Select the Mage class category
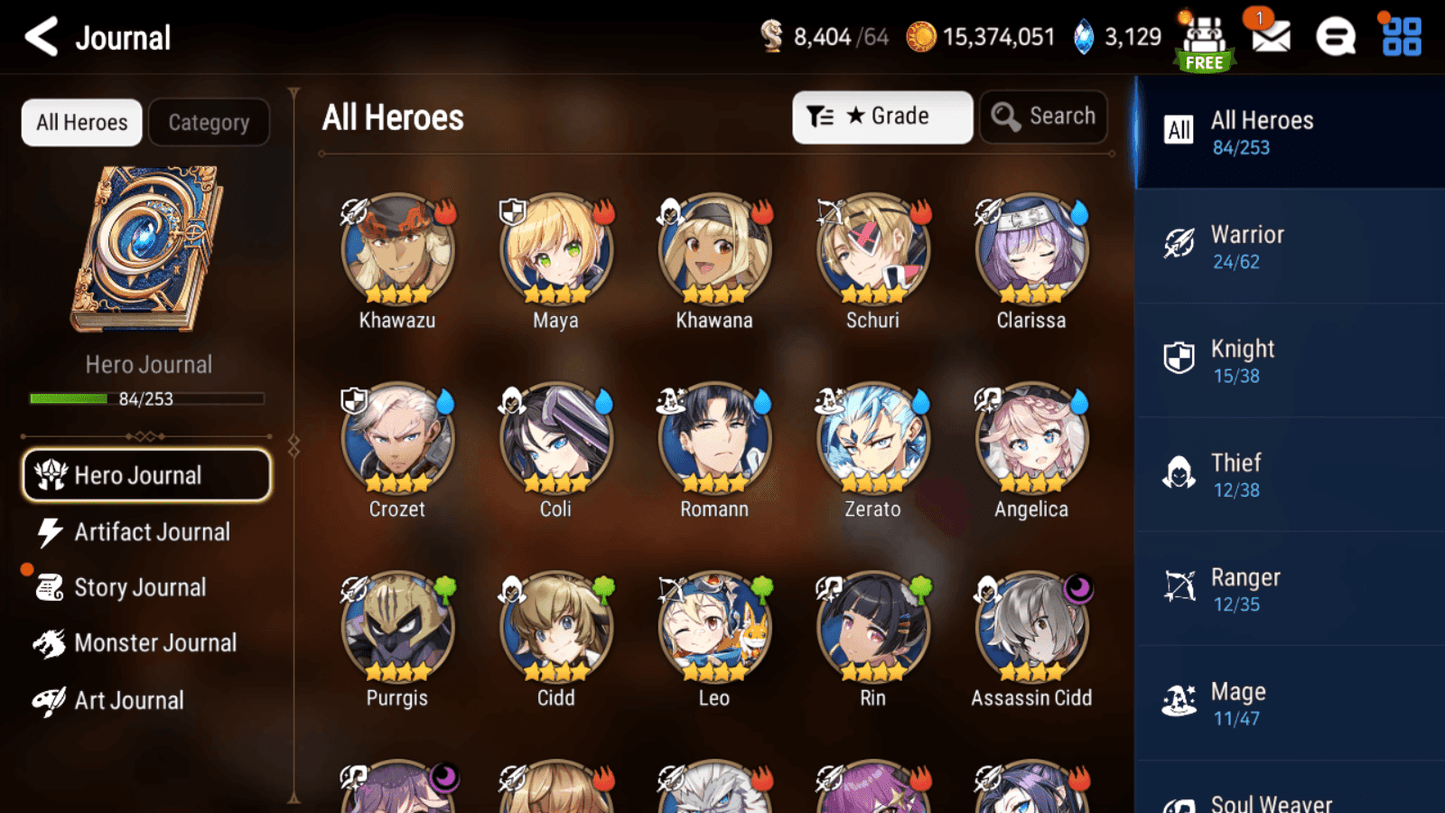 click(x=1290, y=702)
